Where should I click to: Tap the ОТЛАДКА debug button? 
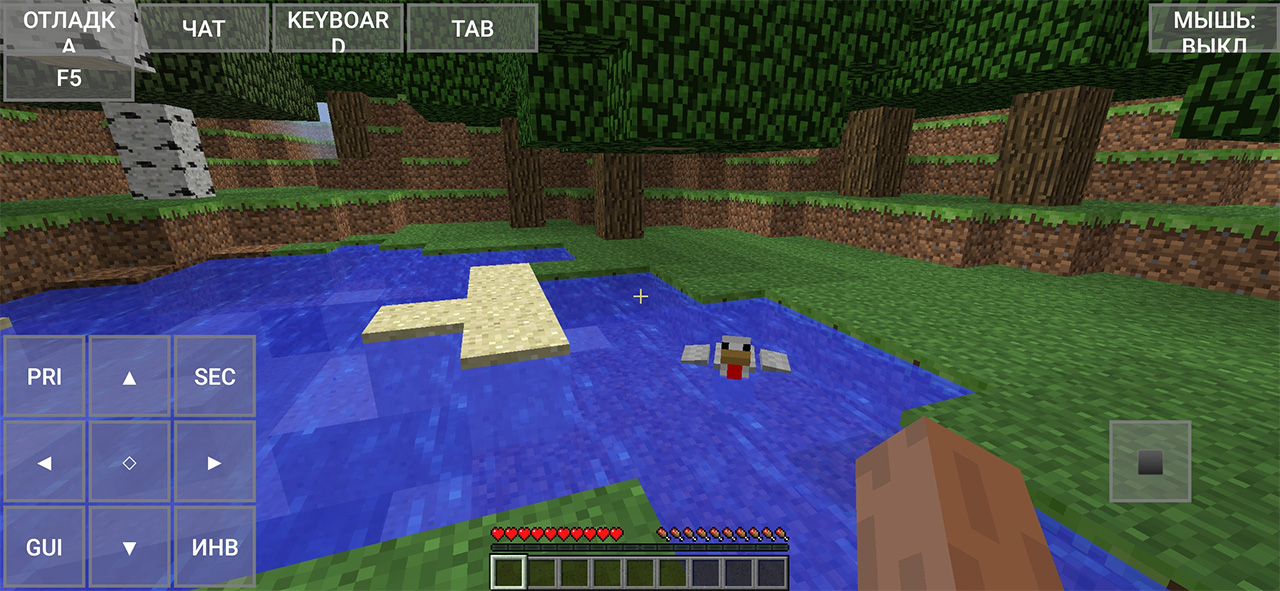(x=69, y=27)
